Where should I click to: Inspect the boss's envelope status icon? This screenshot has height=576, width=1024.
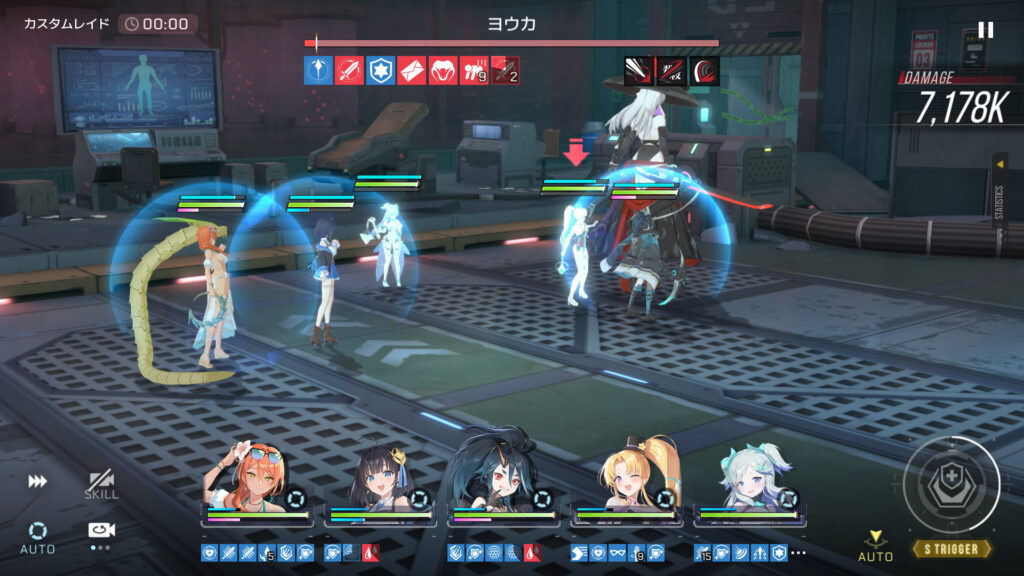coord(411,70)
